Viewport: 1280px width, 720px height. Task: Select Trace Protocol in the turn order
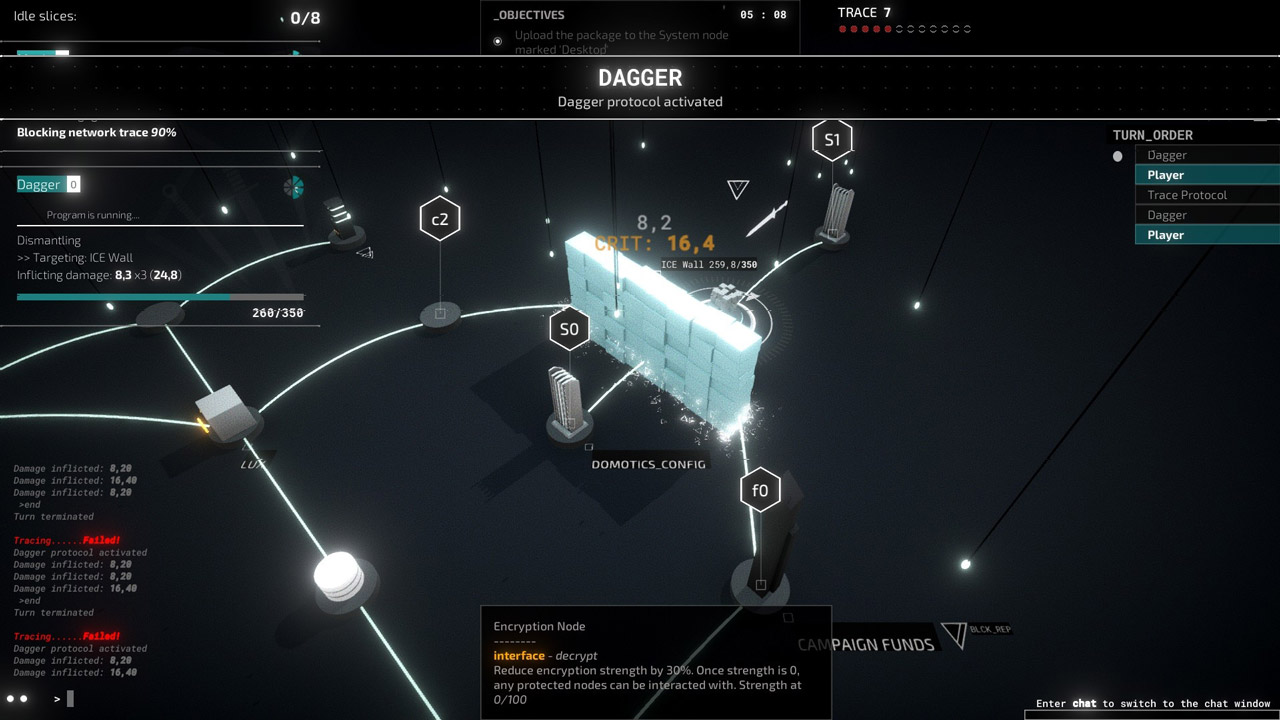click(1187, 195)
